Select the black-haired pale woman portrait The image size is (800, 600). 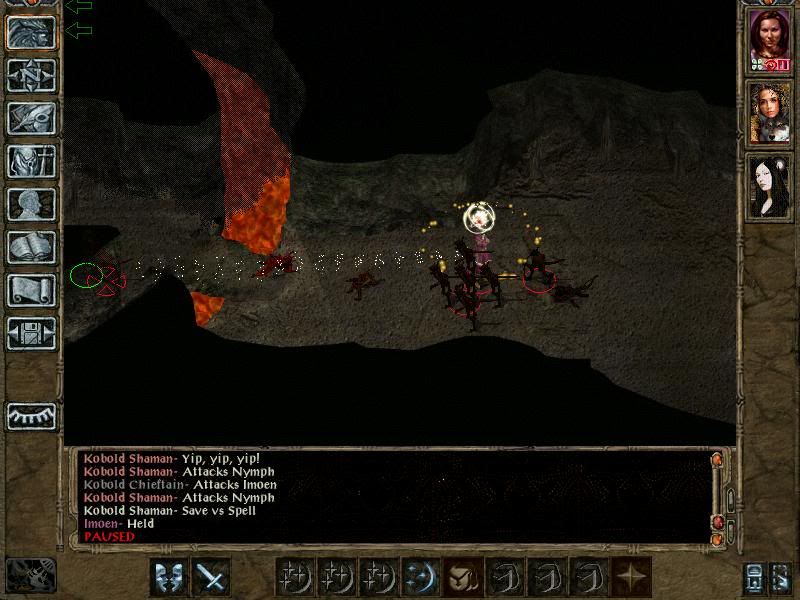[x=770, y=186]
